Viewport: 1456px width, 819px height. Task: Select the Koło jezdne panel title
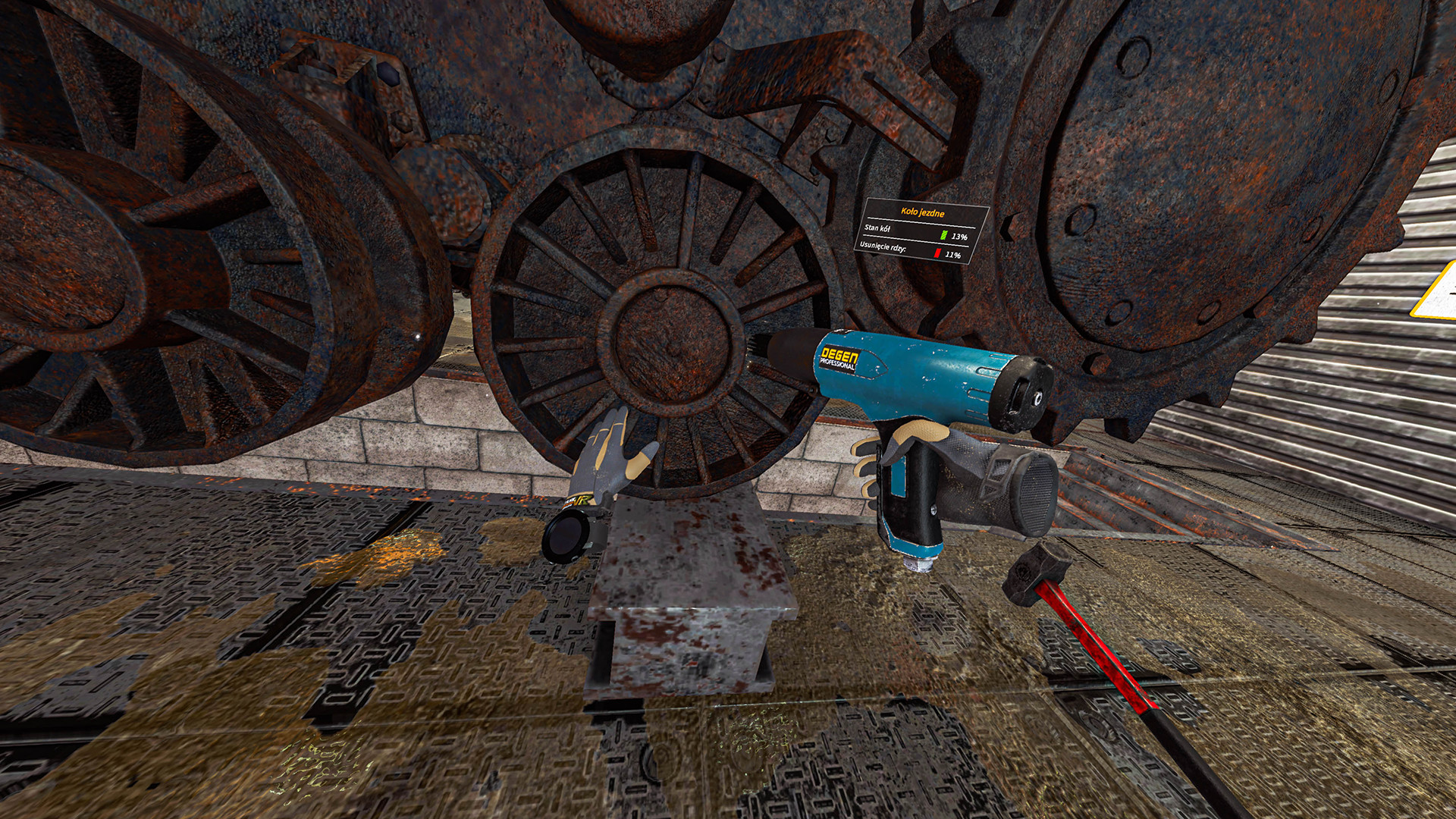(x=923, y=212)
